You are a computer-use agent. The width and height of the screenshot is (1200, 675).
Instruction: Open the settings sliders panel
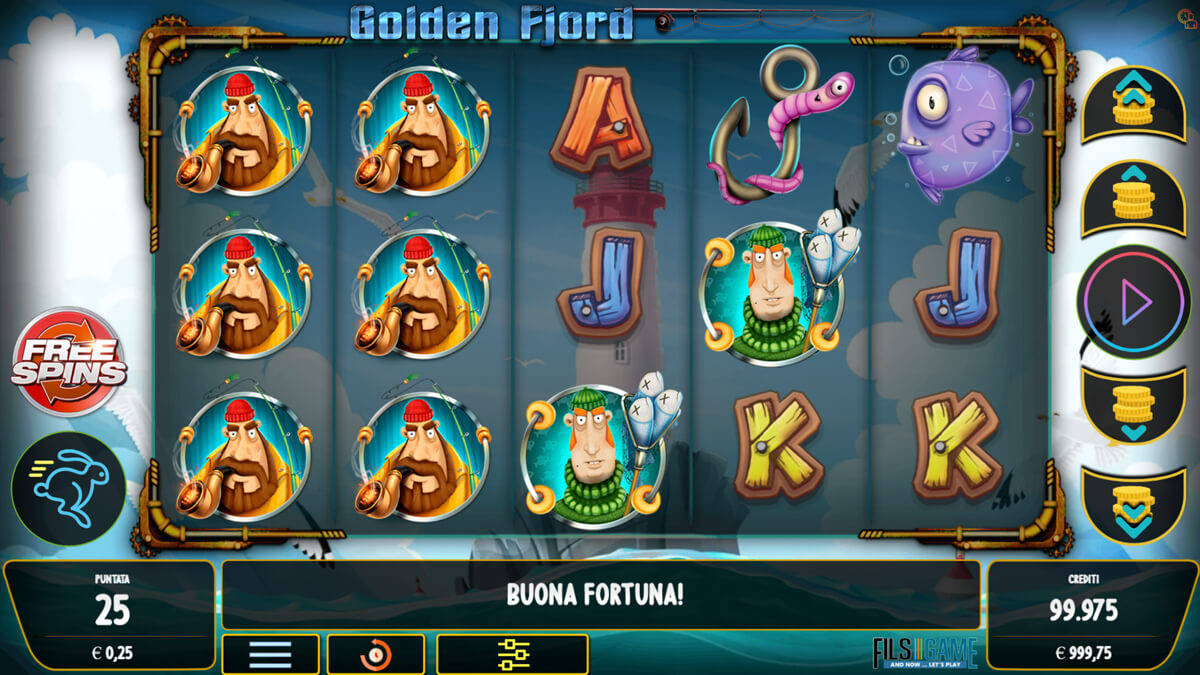pyautogui.click(x=512, y=654)
